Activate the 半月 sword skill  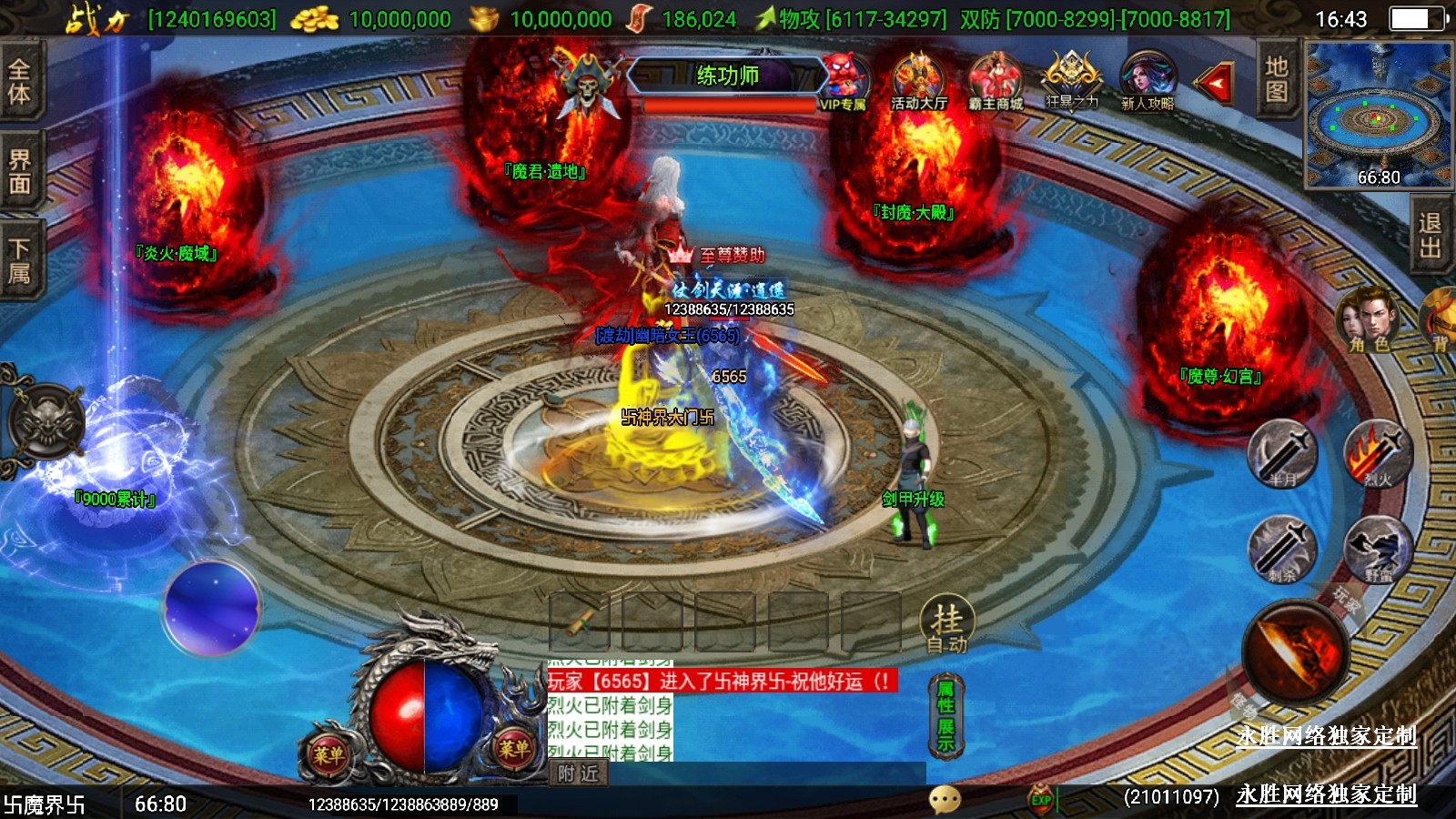(x=1282, y=453)
